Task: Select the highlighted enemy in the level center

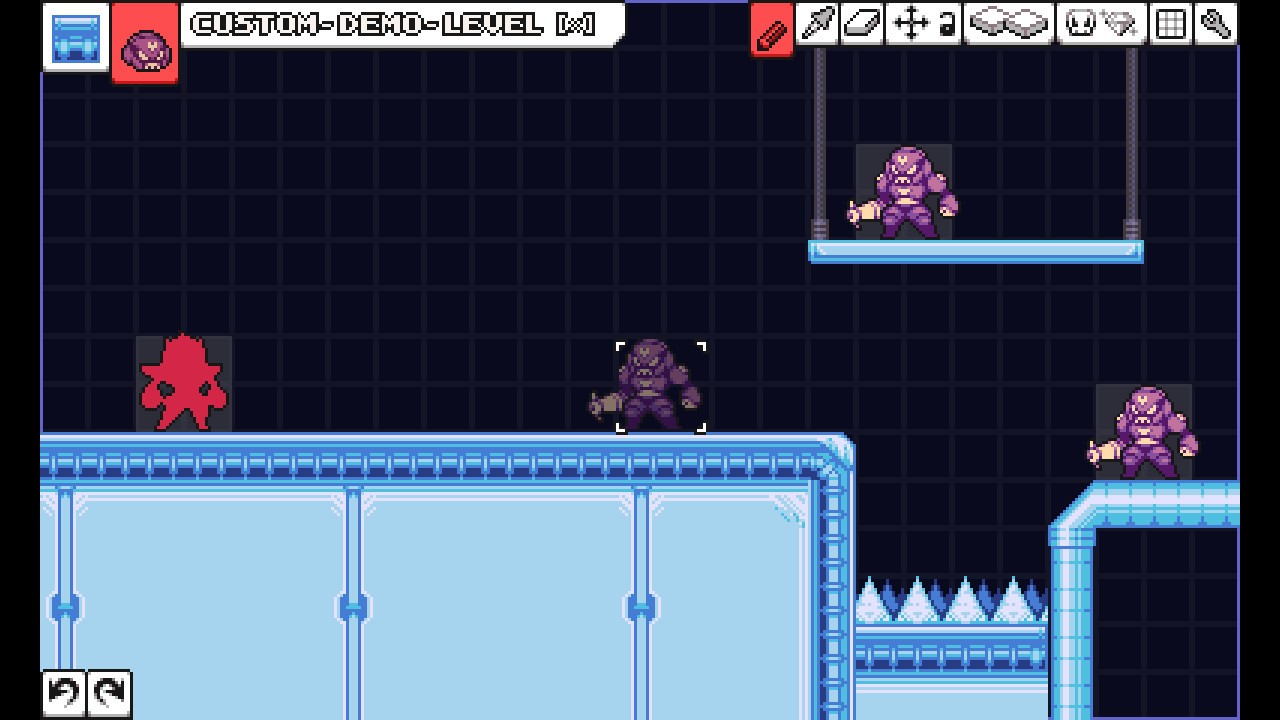Action: click(660, 386)
